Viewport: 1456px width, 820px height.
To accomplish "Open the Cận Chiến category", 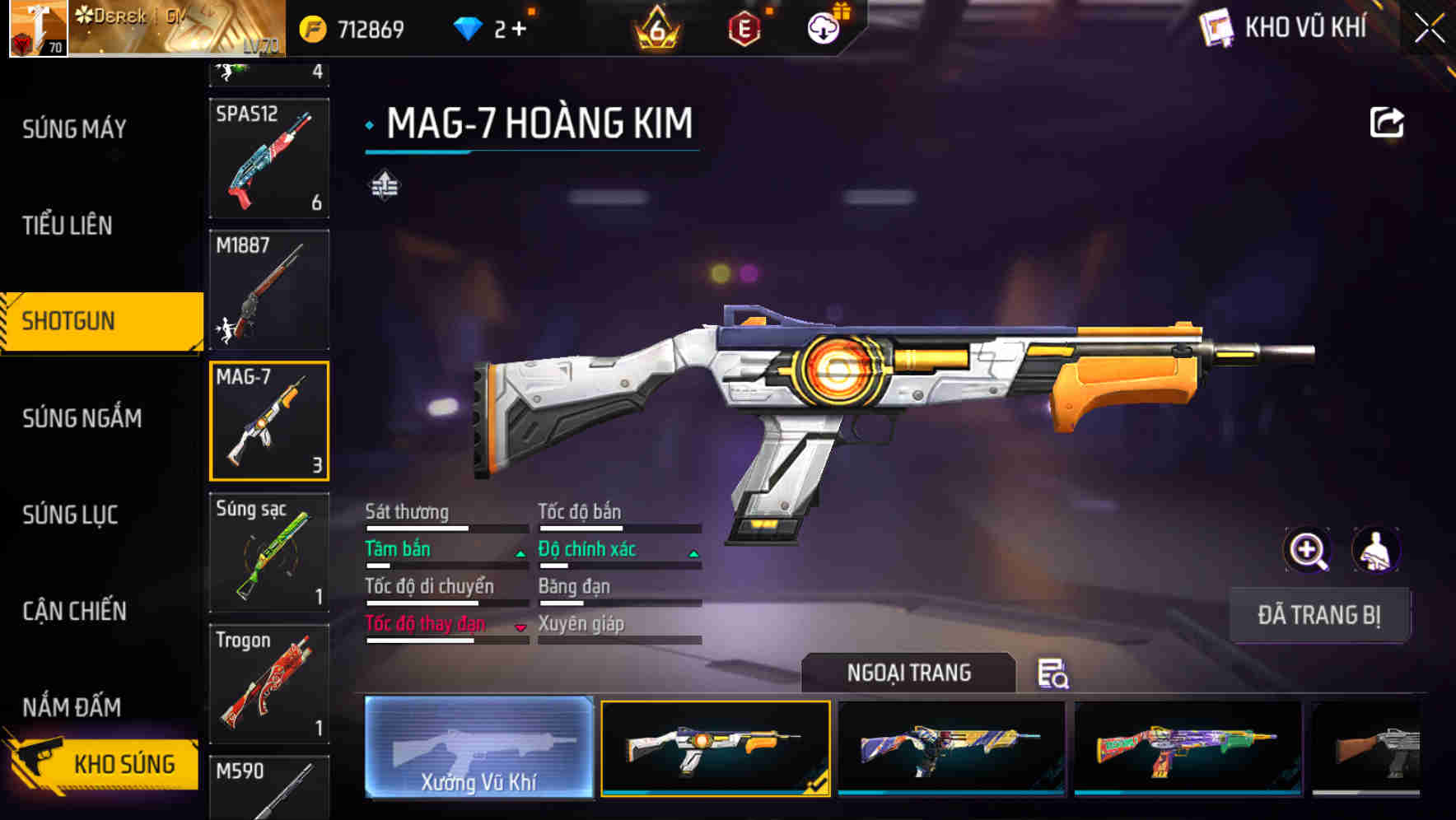I will 74,611.
